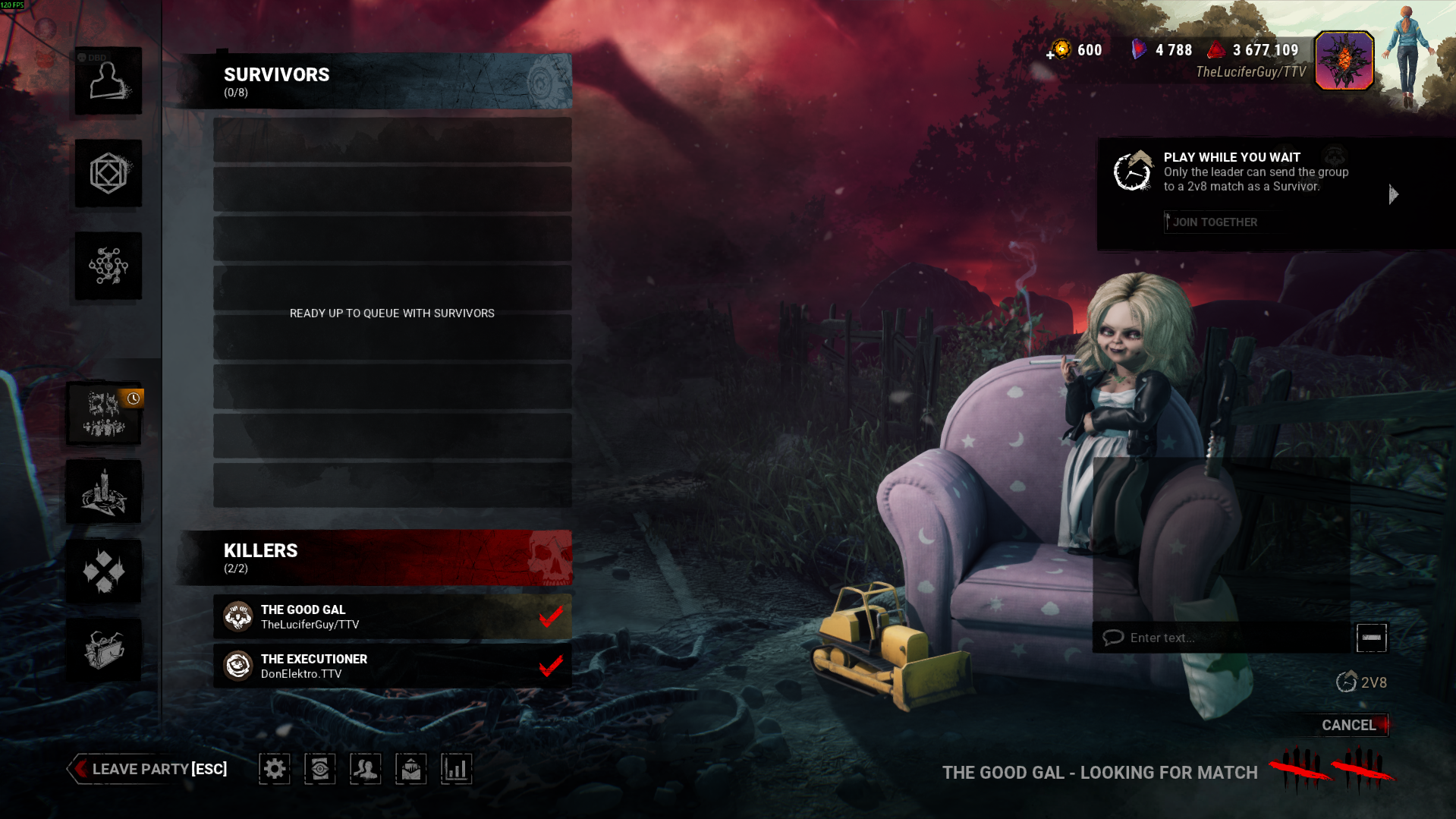Open the friends list icon
1456x819 pixels.
(365, 769)
